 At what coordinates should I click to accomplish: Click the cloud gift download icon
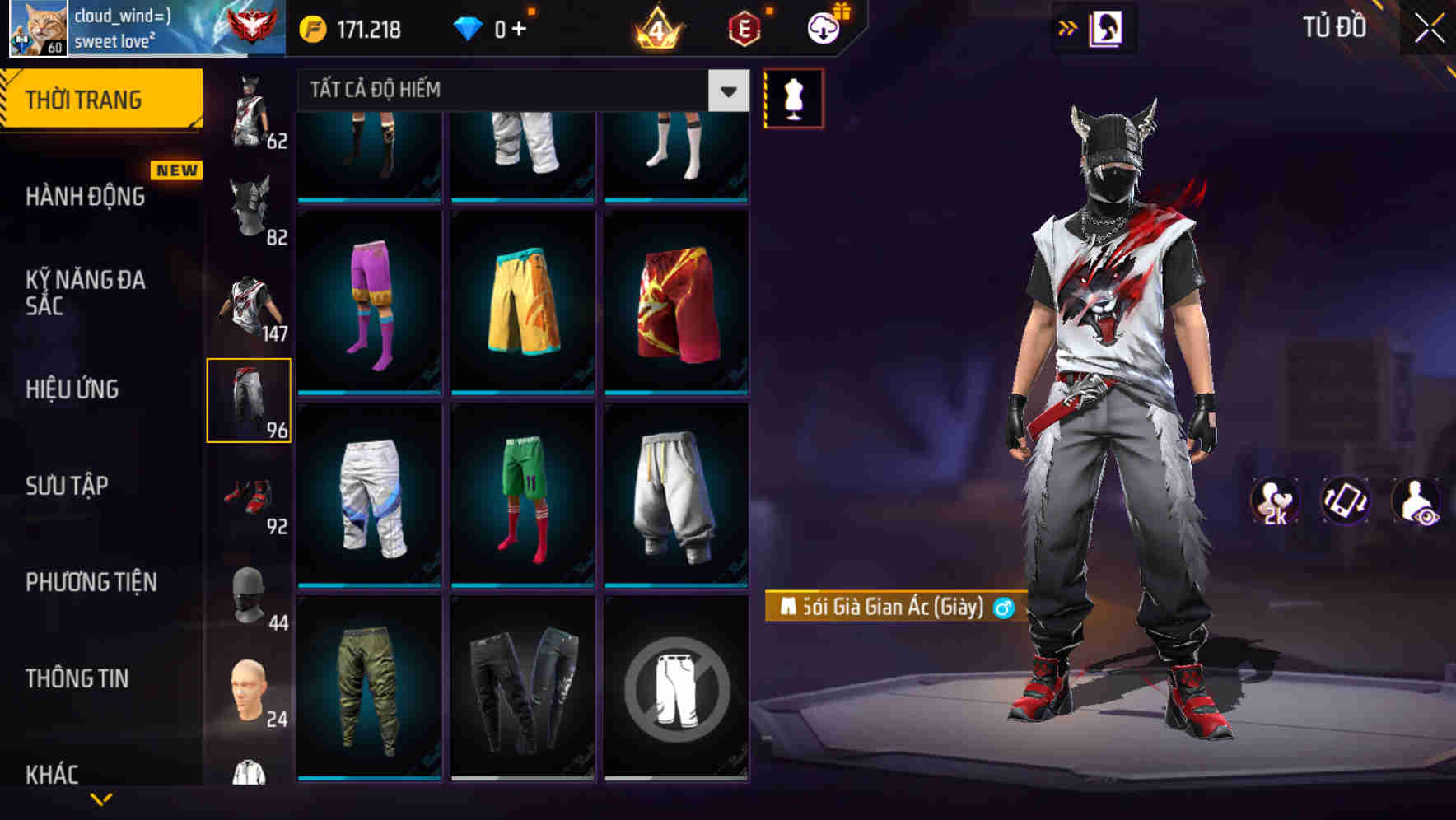pos(823,27)
